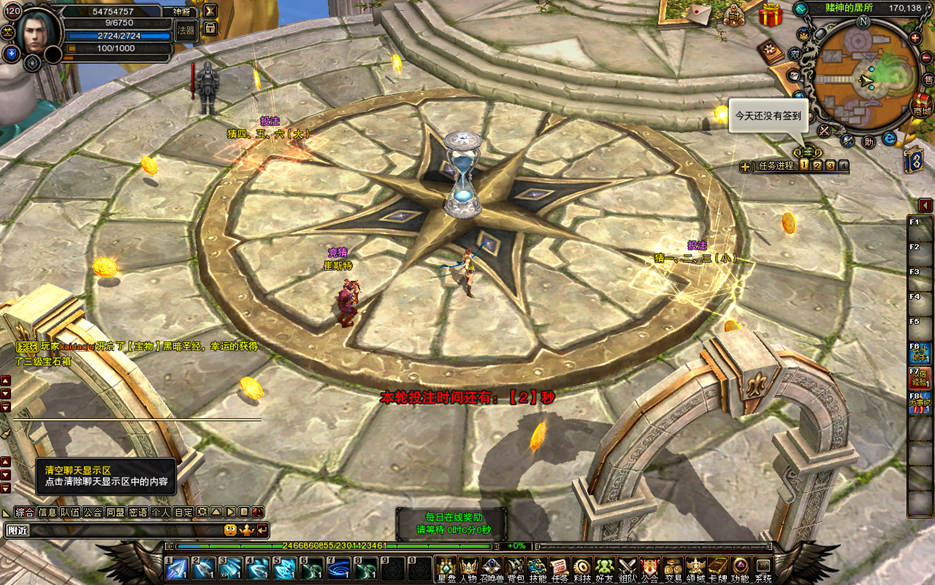Zoom in the minimap with the plus button
Screen dimensions: 935x585
tap(915, 39)
